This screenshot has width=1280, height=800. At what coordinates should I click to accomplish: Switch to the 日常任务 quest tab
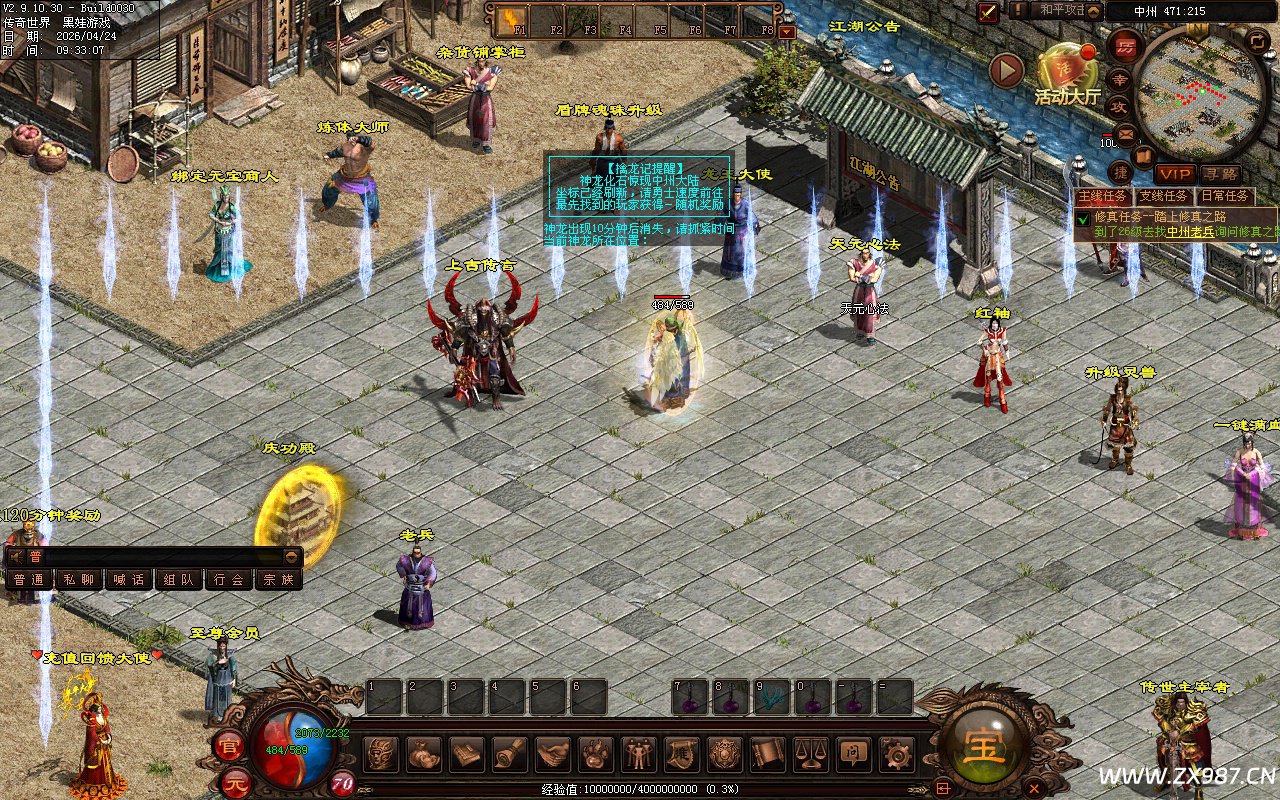click(1224, 197)
